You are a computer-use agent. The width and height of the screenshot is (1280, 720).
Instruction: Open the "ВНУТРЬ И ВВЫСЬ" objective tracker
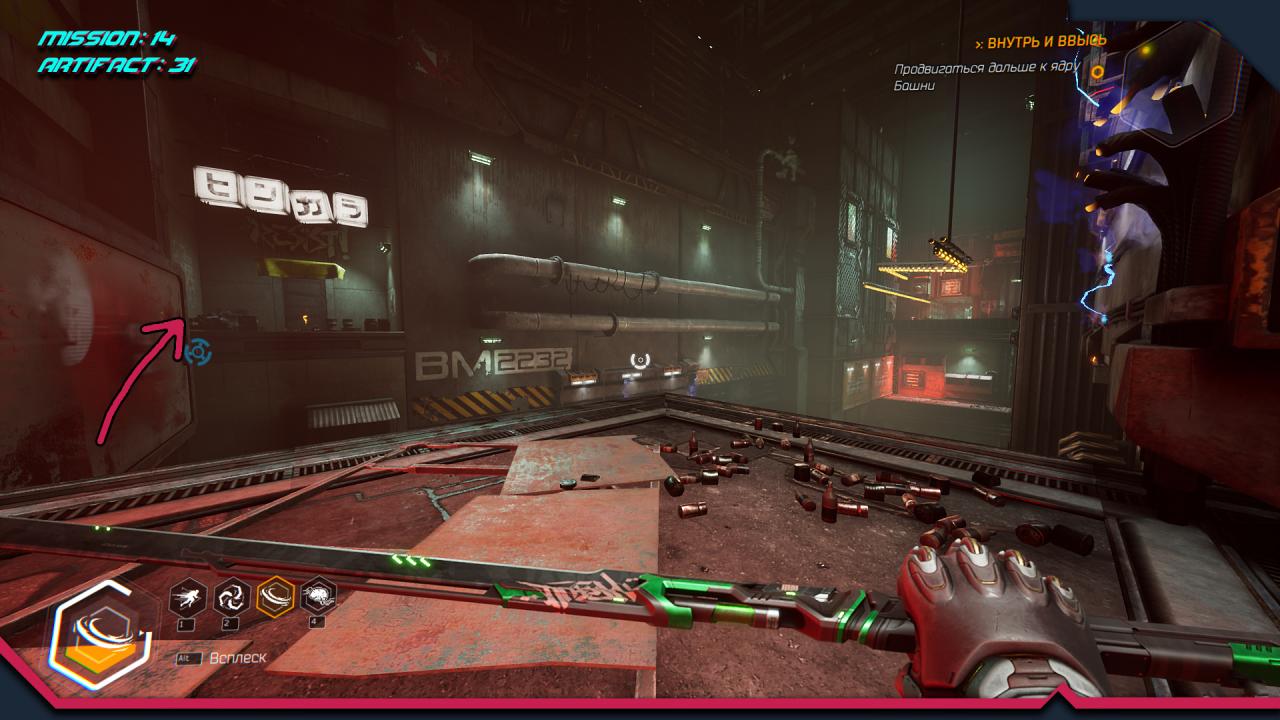point(1047,42)
